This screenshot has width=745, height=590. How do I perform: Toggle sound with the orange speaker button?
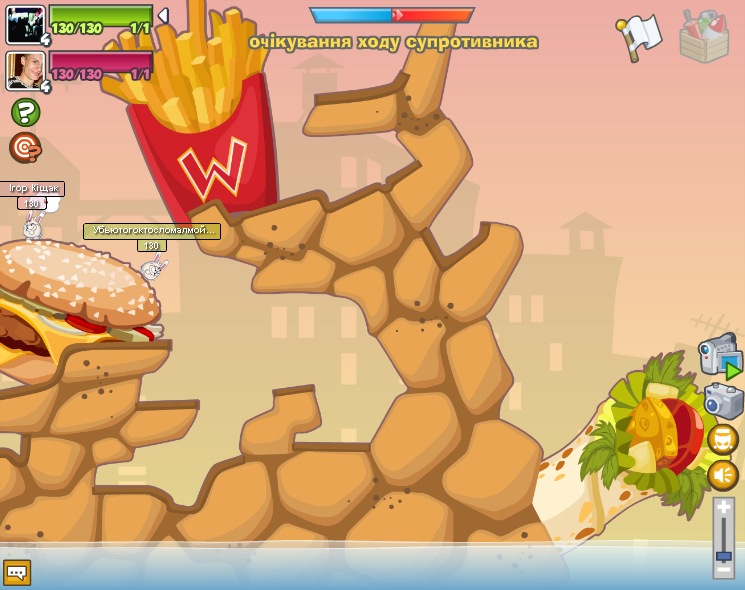[x=723, y=475]
